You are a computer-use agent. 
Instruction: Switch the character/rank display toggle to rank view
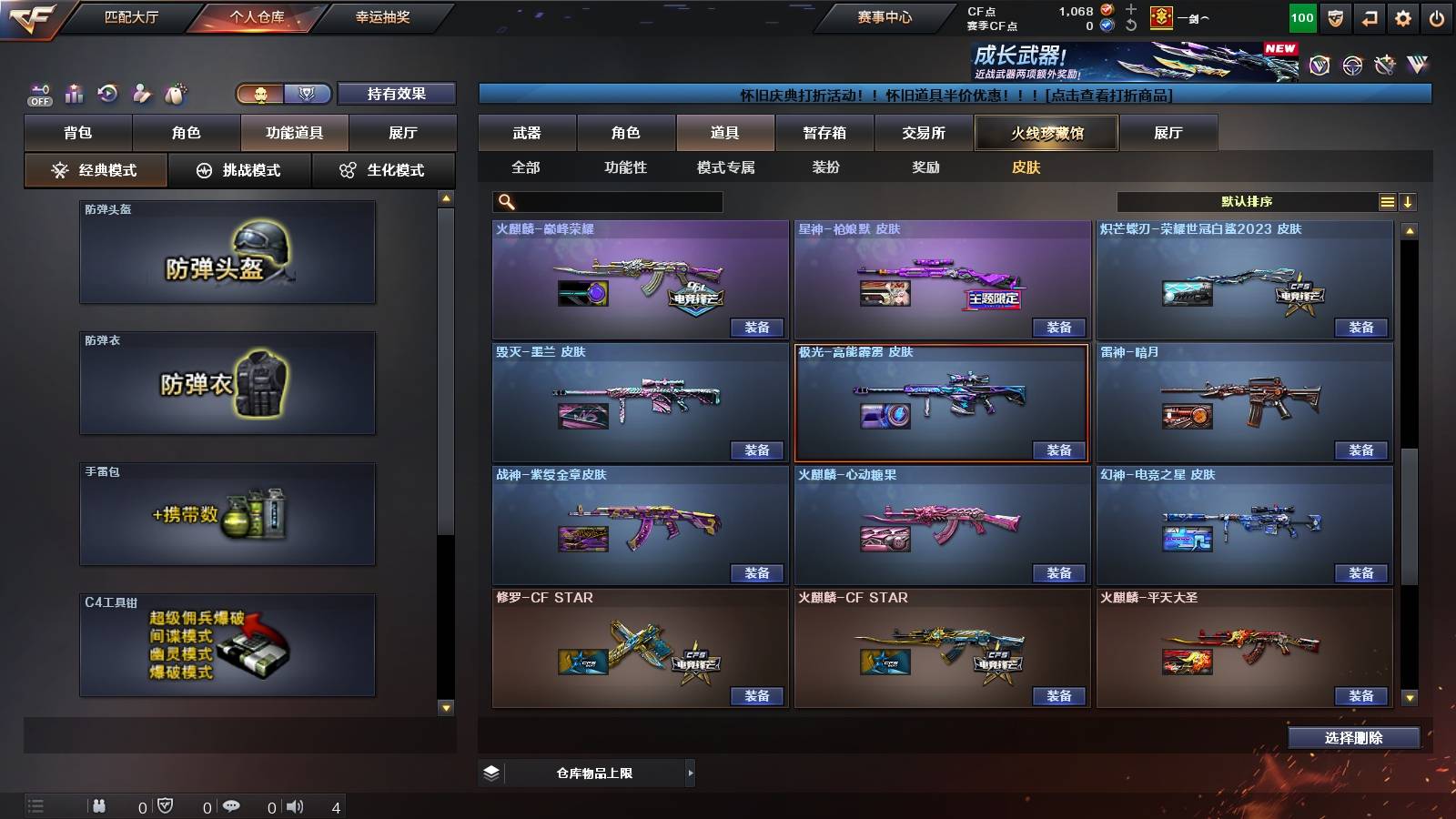click(307, 95)
